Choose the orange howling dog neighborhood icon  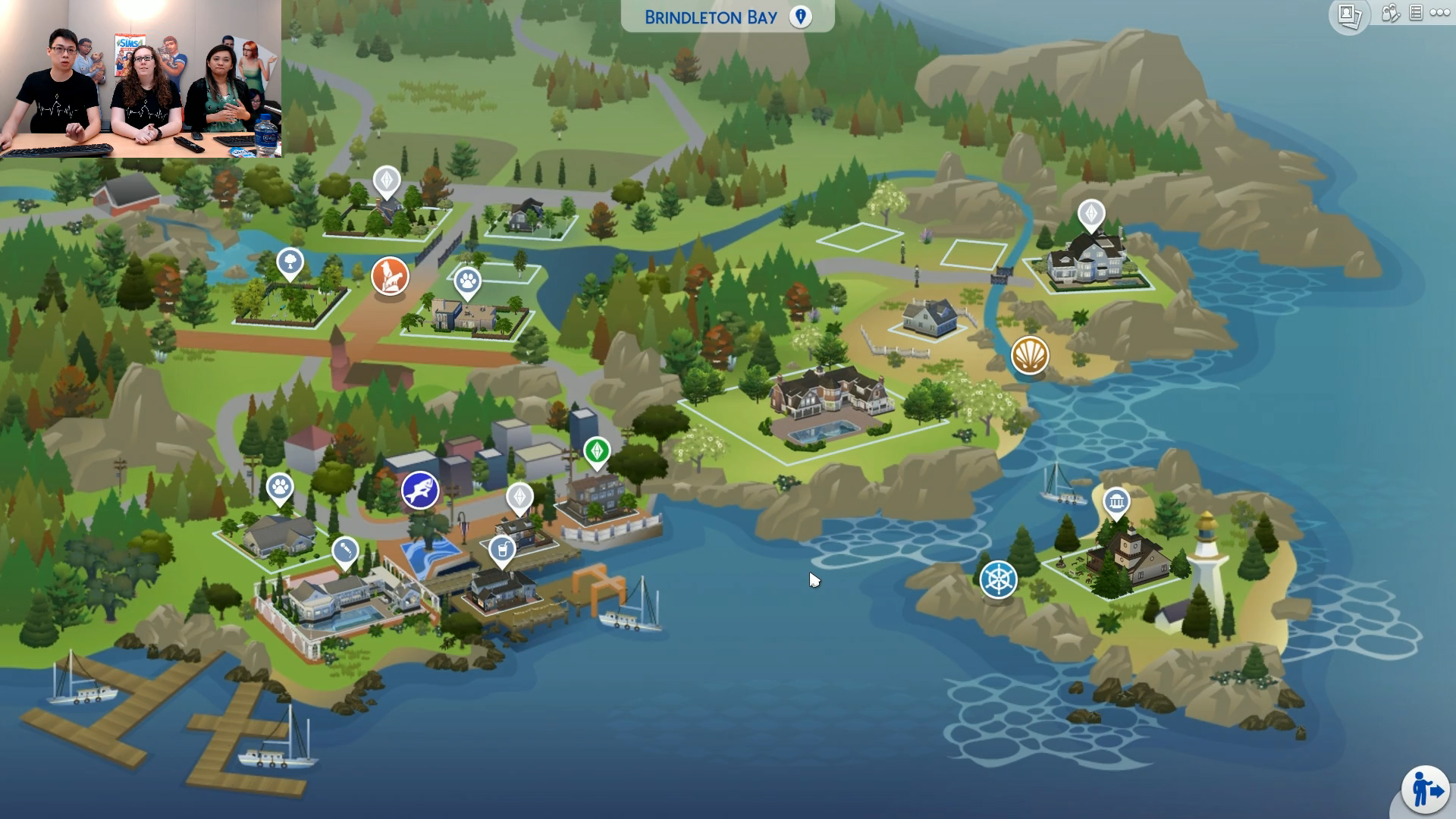[390, 275]
